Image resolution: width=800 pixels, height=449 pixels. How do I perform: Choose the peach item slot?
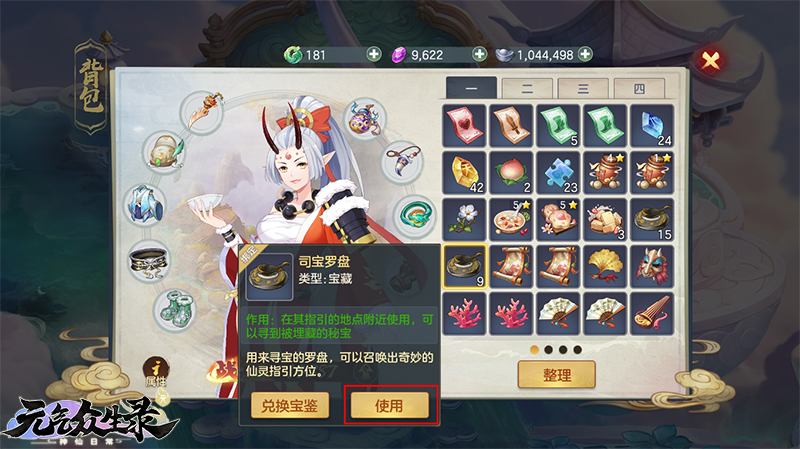coord(512,171)
